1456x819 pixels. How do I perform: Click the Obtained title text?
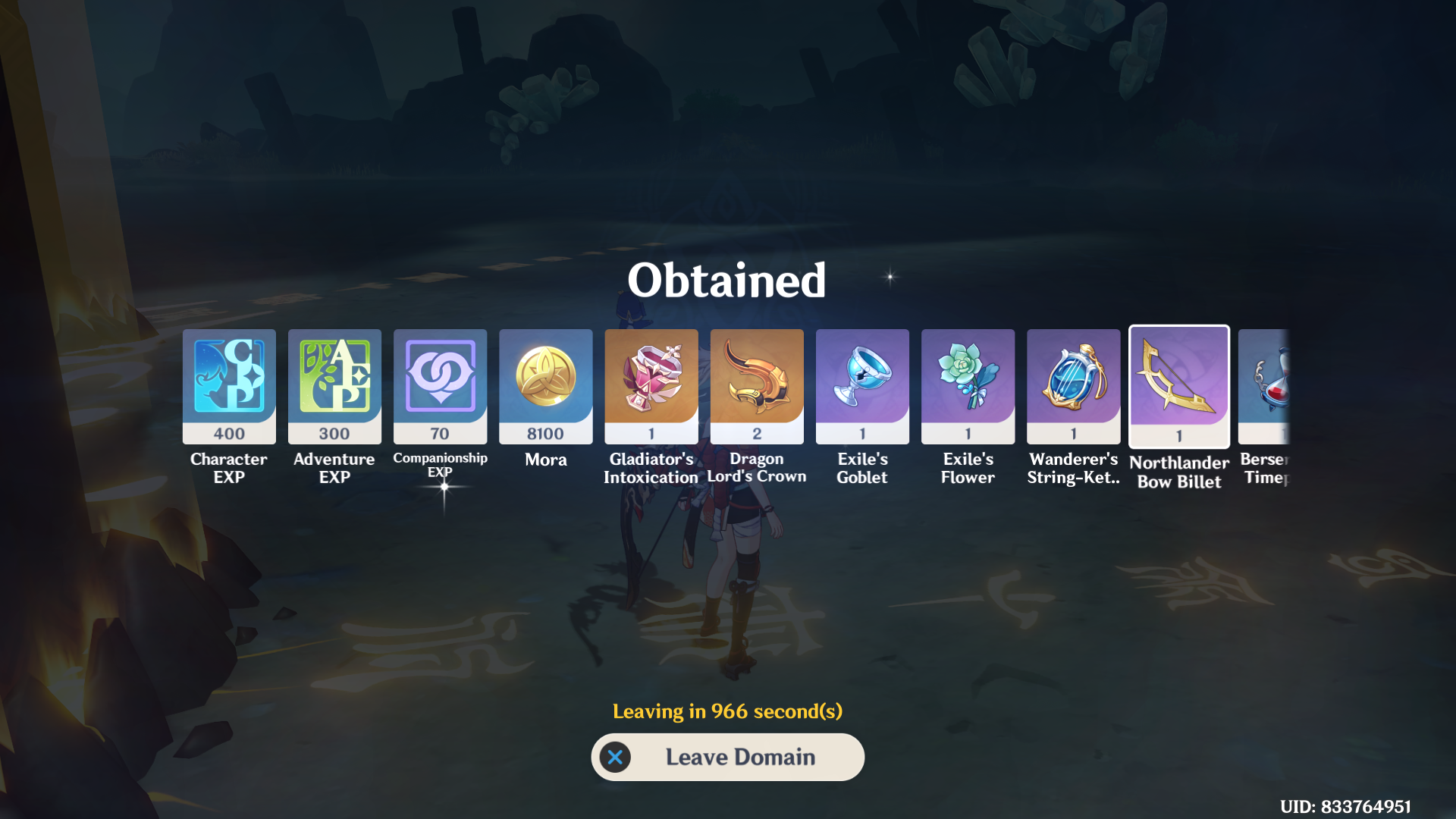pos(727,280)
